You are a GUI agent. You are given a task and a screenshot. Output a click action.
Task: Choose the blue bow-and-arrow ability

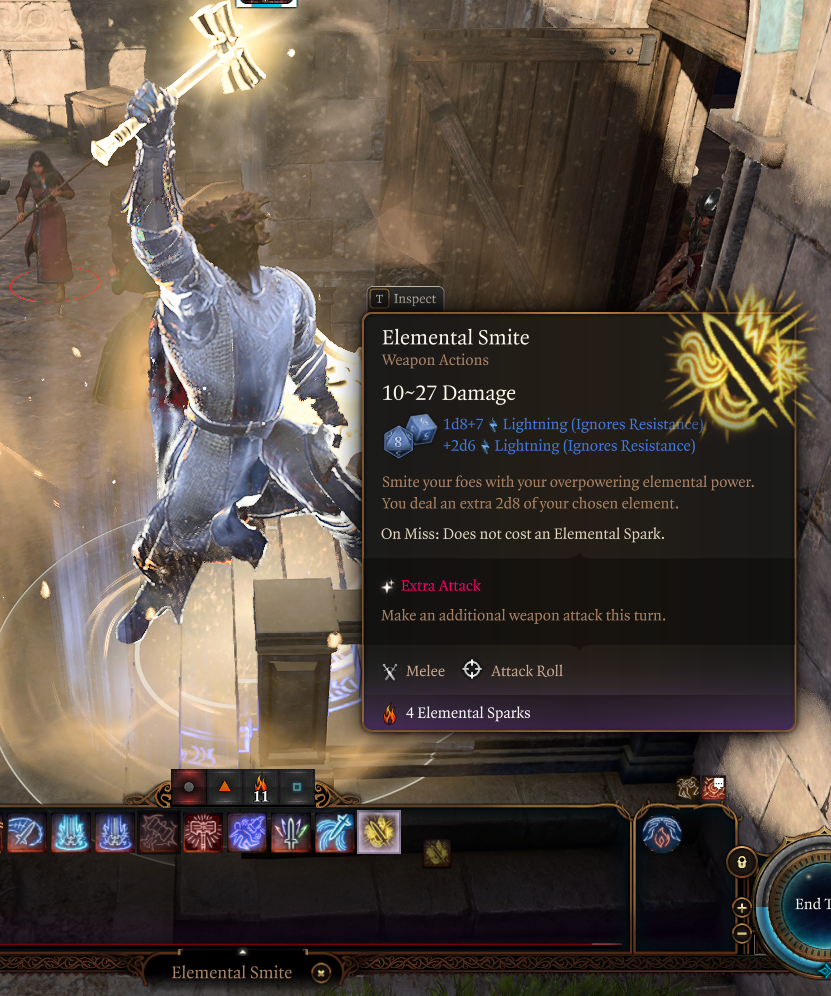click(335, 832)
